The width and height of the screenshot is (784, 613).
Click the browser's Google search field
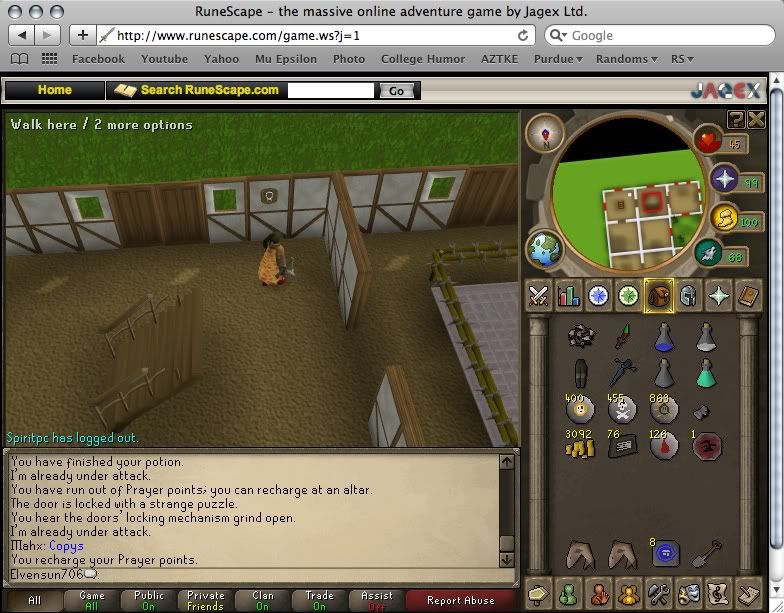pyautogui.click(x=660, y=35)
